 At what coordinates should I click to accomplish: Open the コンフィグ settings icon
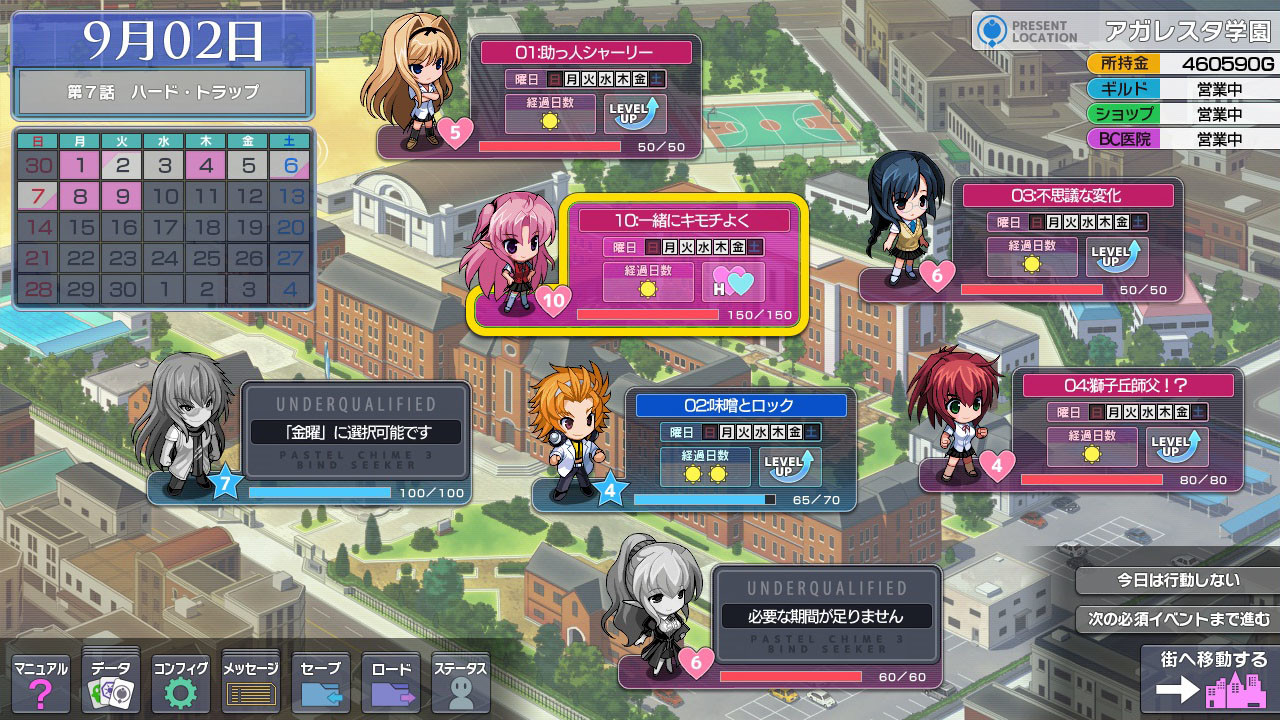(180, 680)
